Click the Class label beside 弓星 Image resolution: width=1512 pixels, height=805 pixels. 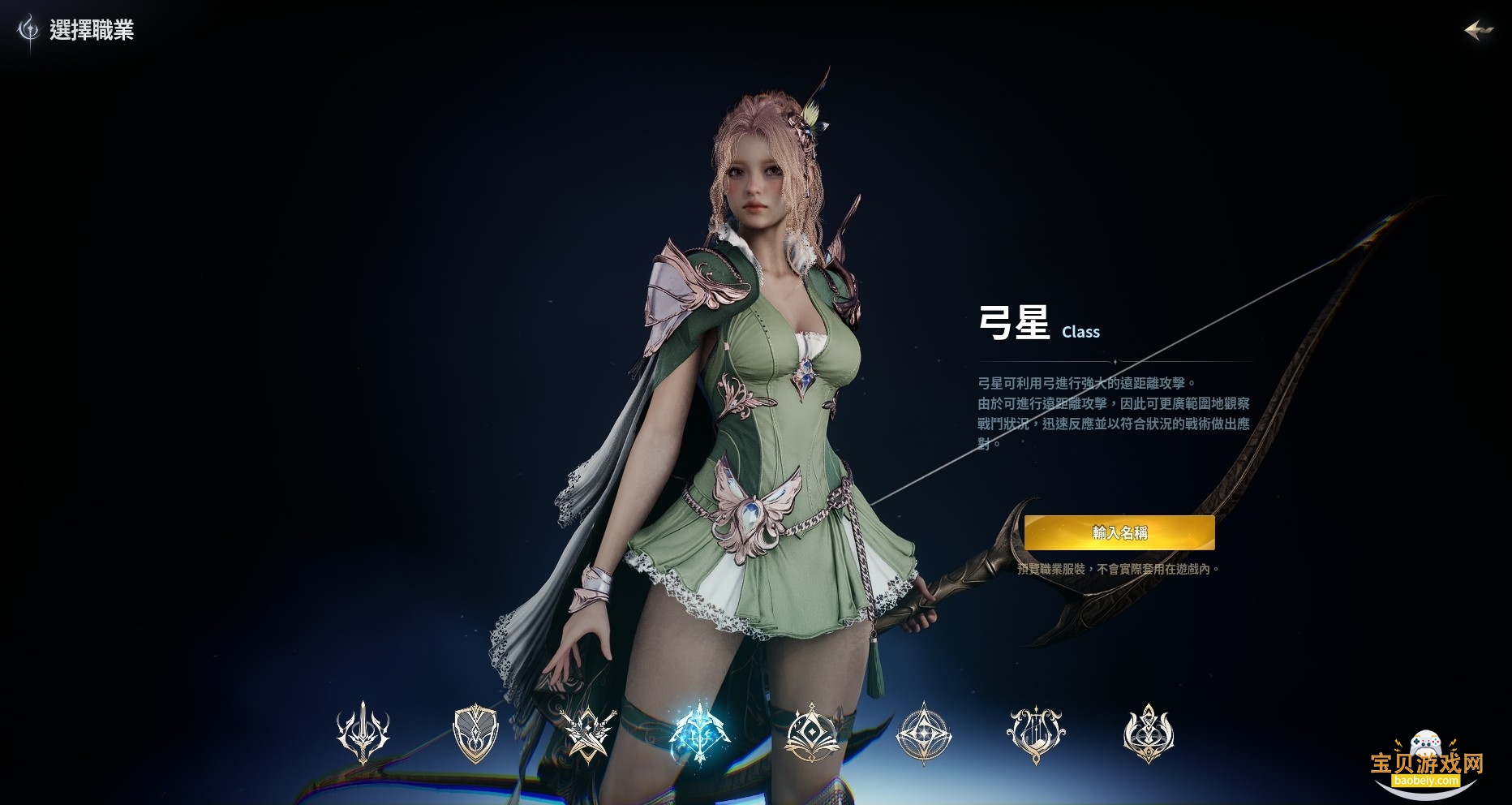[1080, 332]
